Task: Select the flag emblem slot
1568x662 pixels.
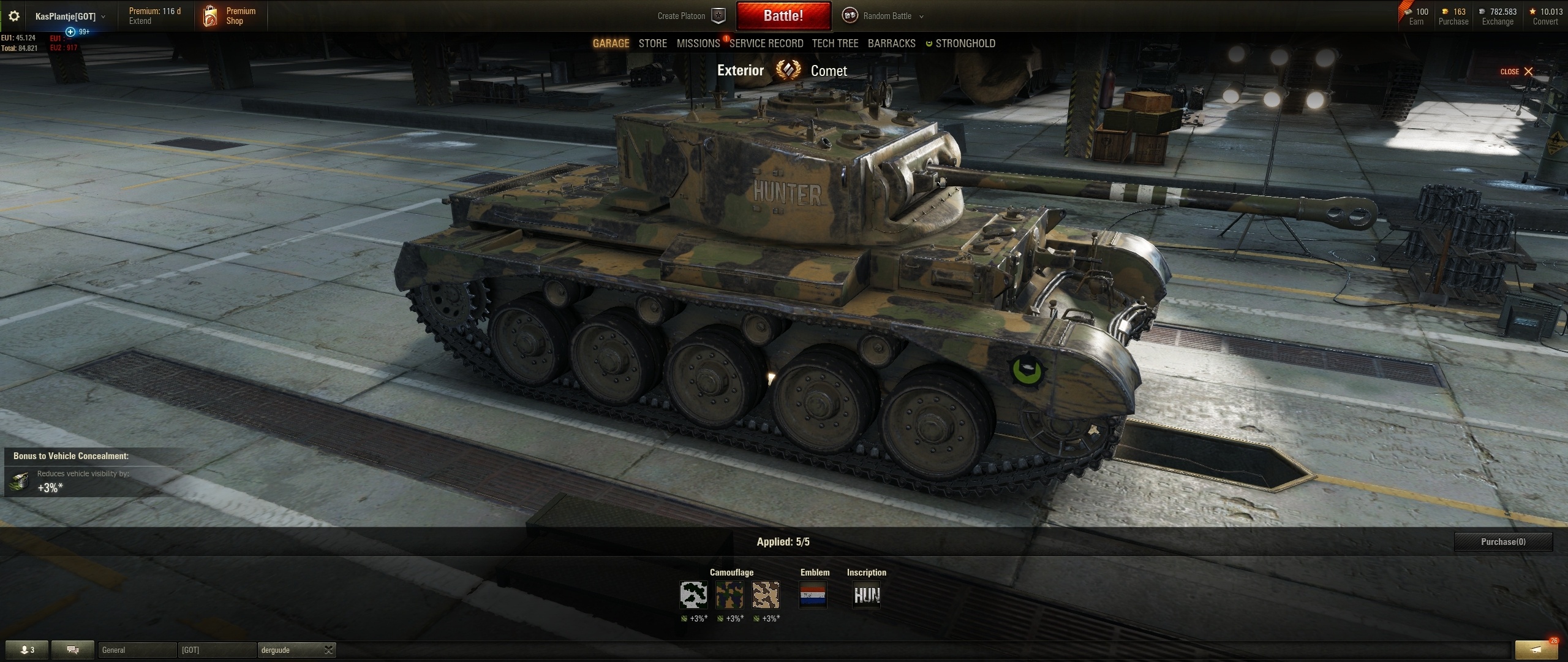Action: 813,595
